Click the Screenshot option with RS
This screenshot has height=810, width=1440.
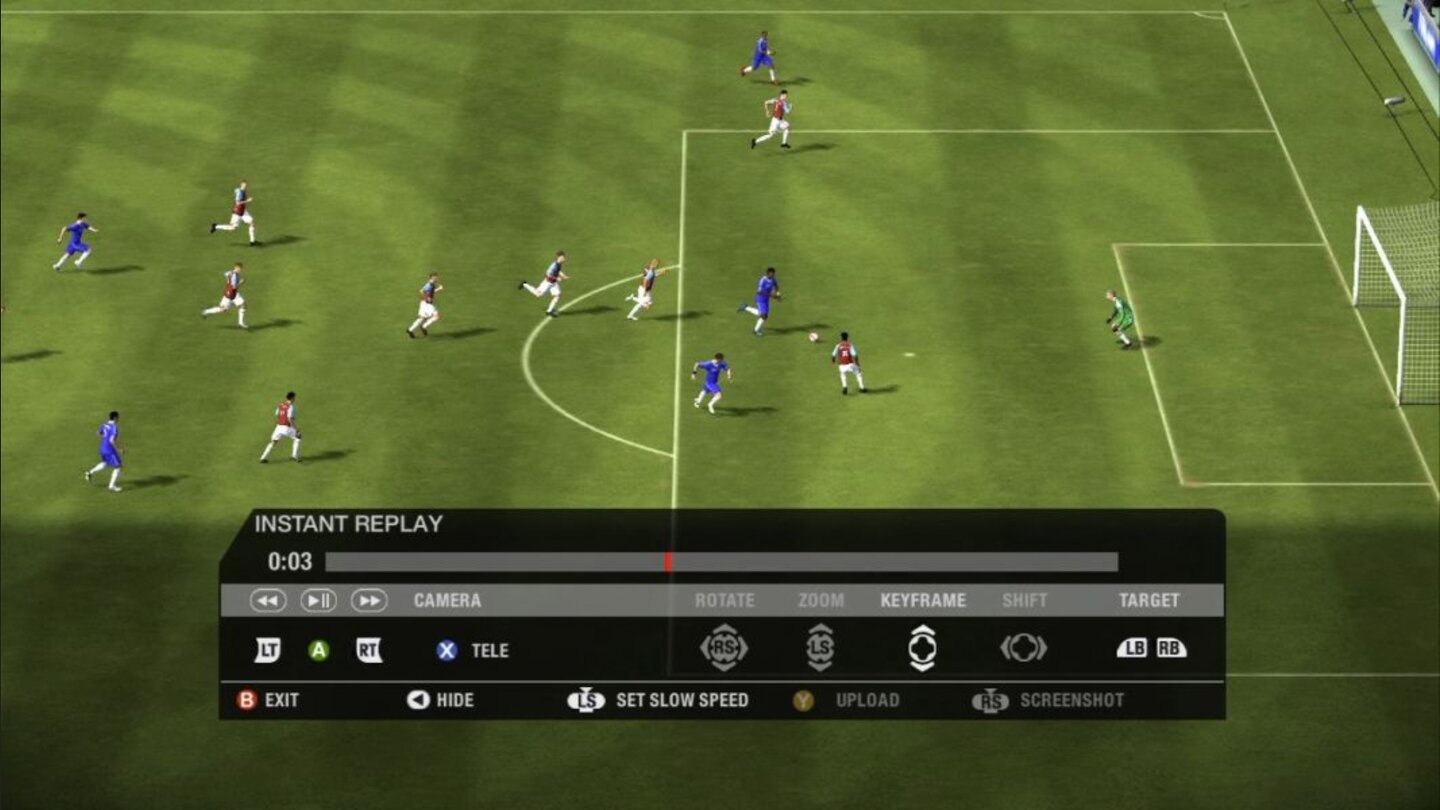pyautogui.click(x=1040, y=700)
